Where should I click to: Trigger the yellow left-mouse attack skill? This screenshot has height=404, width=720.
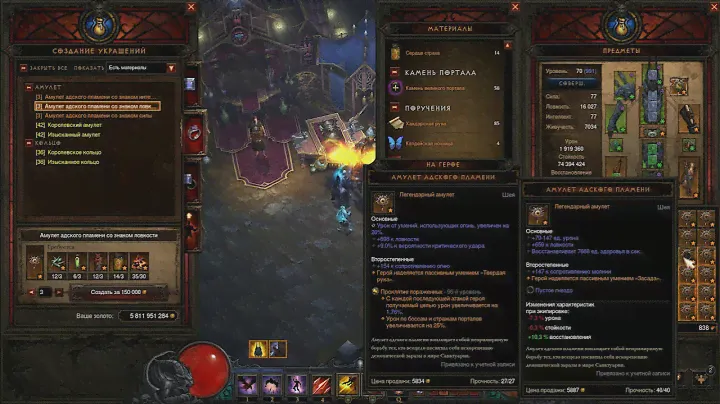(x=347, y=383)
